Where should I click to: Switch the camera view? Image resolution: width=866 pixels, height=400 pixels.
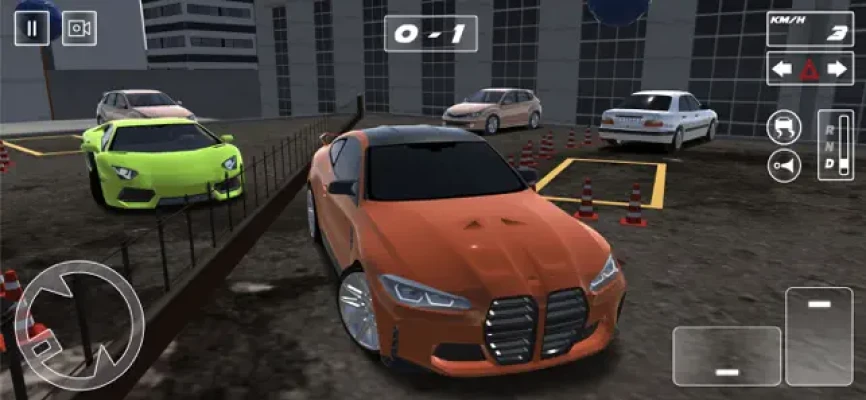pos(79,28)
